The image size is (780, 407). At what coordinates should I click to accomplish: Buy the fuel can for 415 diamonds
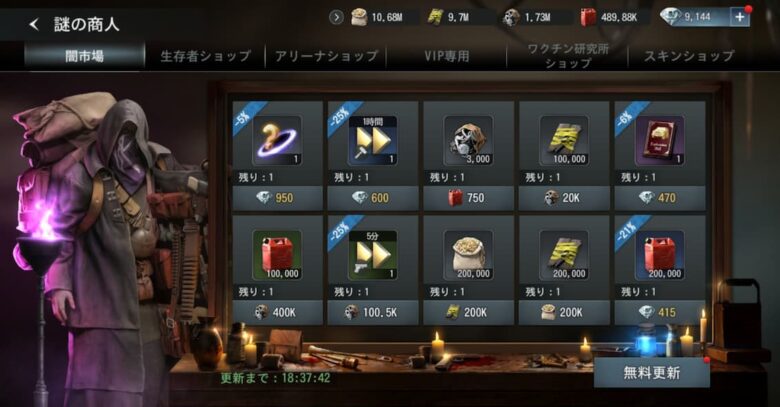click(x=659, y=312)
